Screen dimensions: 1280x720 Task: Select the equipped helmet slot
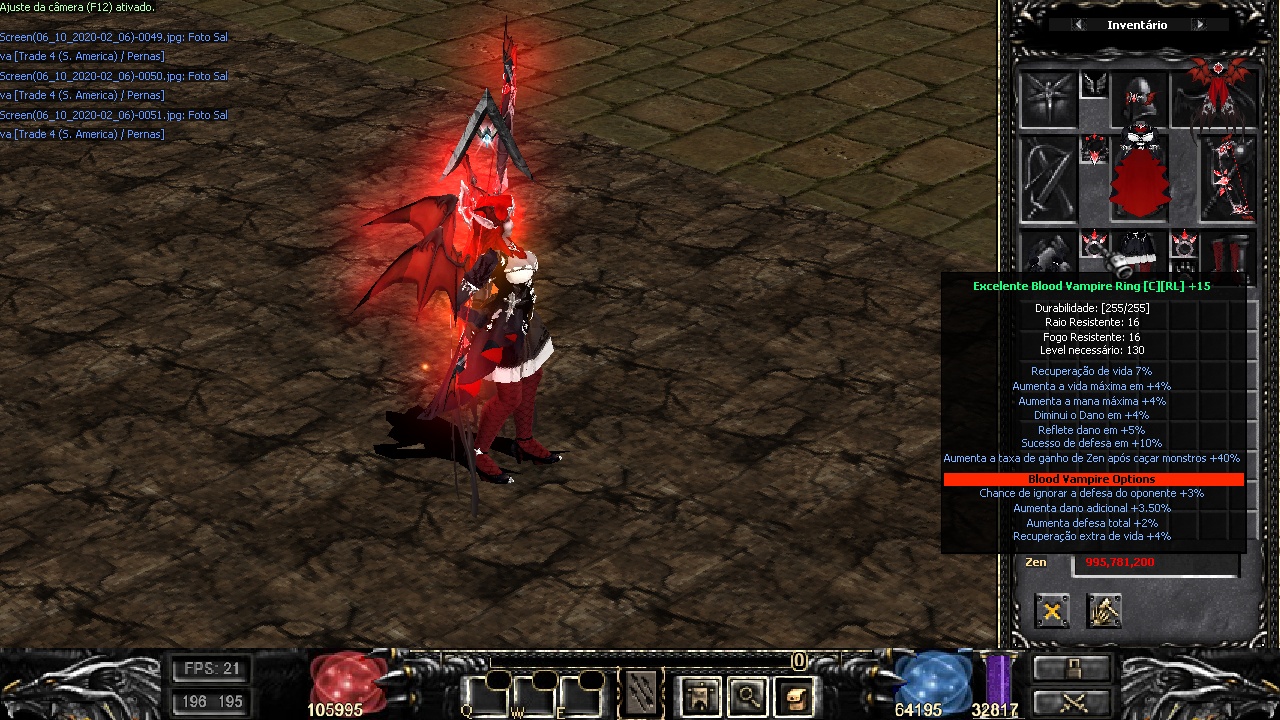click(x=1140, y=98)
